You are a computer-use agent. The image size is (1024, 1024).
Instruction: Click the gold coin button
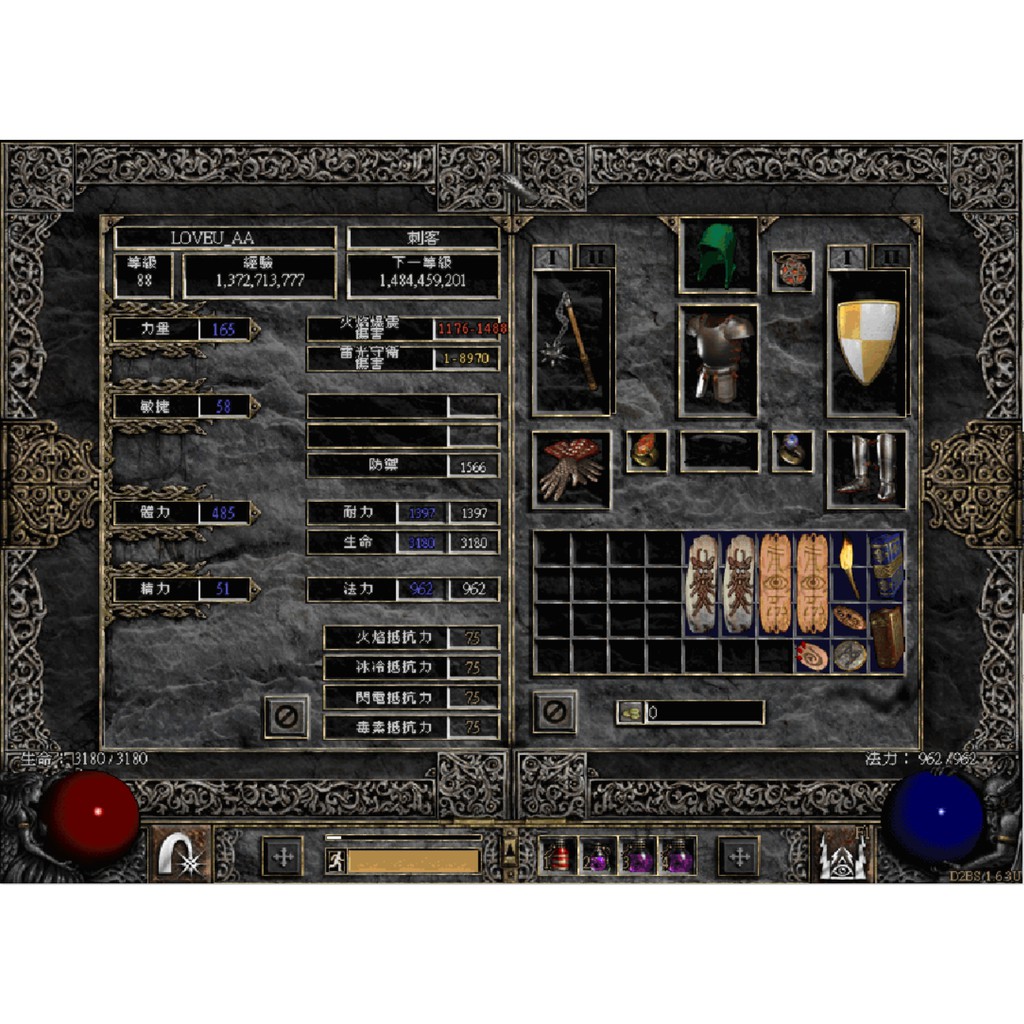click(629, 713)
